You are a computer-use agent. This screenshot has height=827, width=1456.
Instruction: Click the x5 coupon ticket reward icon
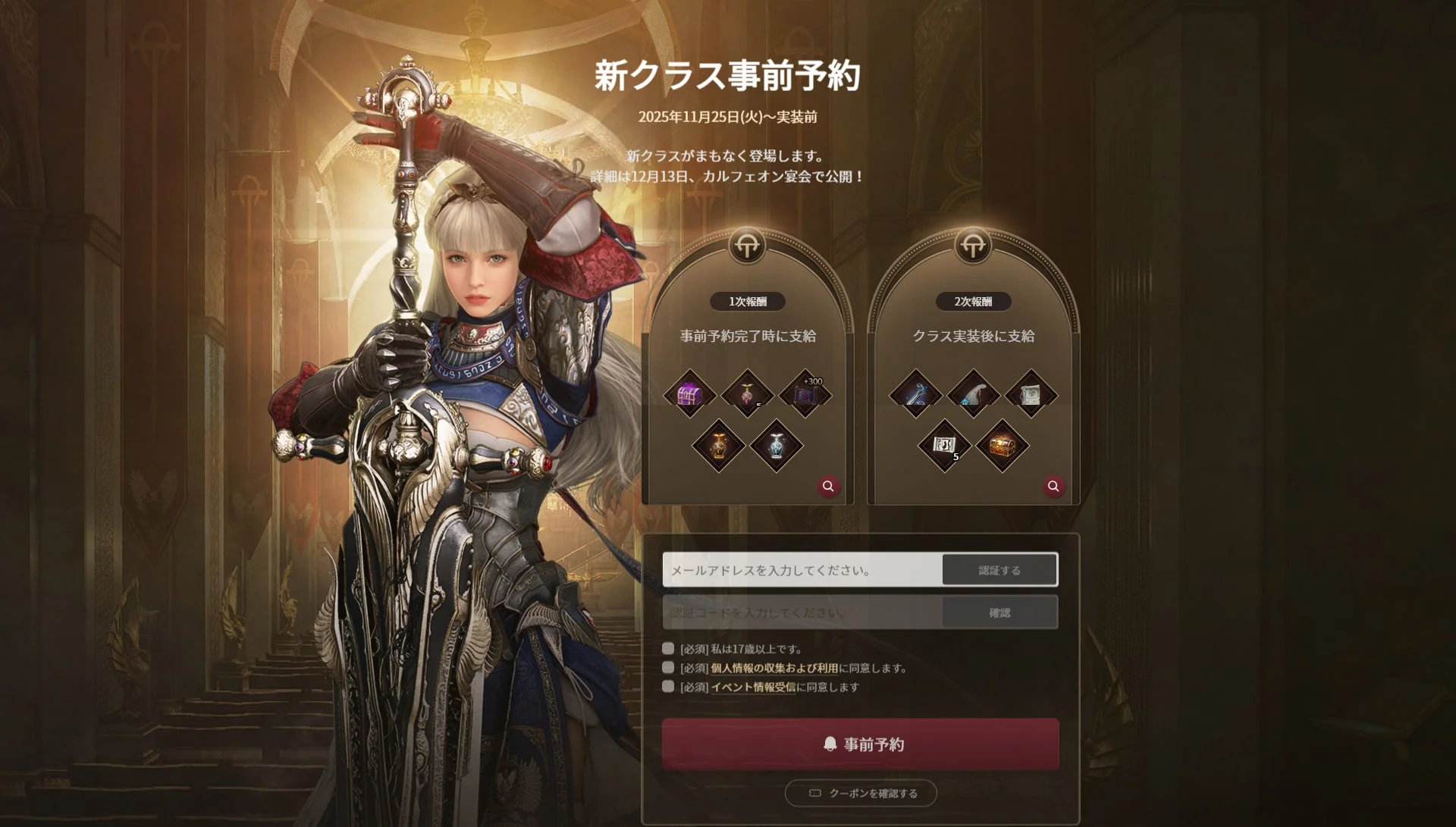(944, 446)
